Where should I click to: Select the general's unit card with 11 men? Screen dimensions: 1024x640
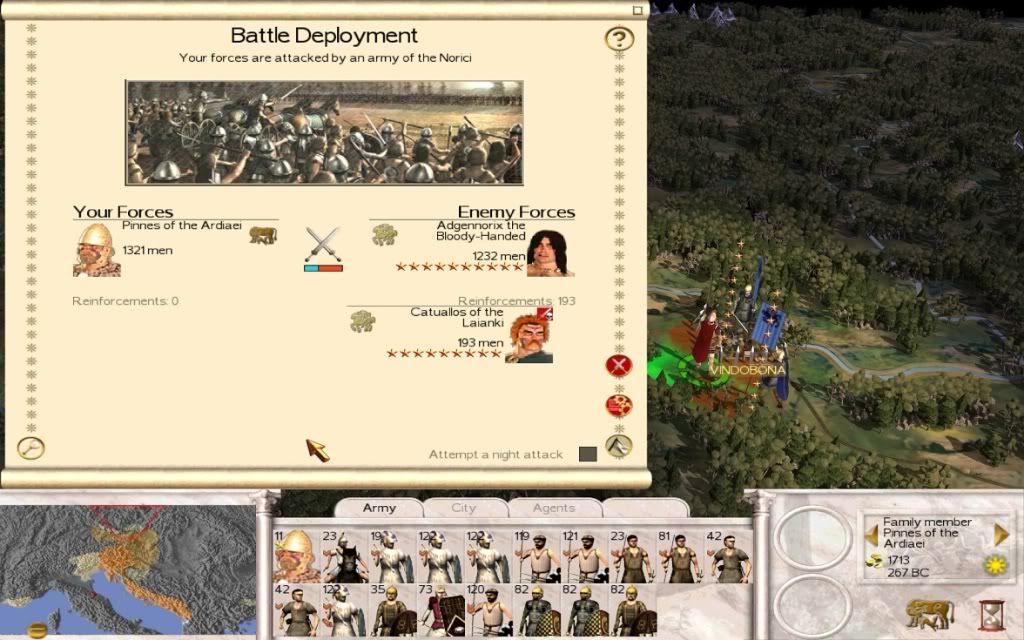pyautogui.click(x=297, y=556)
